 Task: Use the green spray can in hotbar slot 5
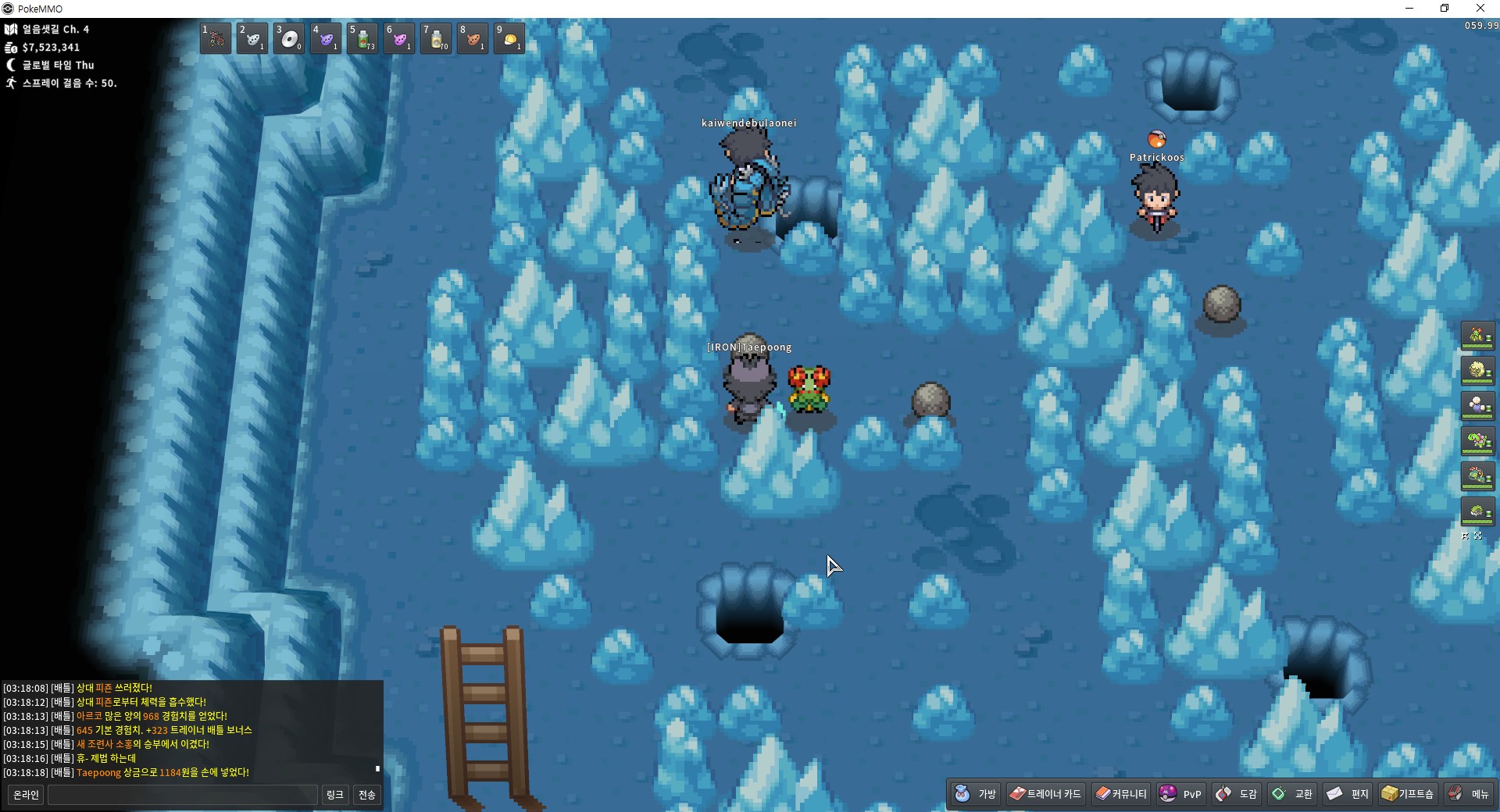362,38
